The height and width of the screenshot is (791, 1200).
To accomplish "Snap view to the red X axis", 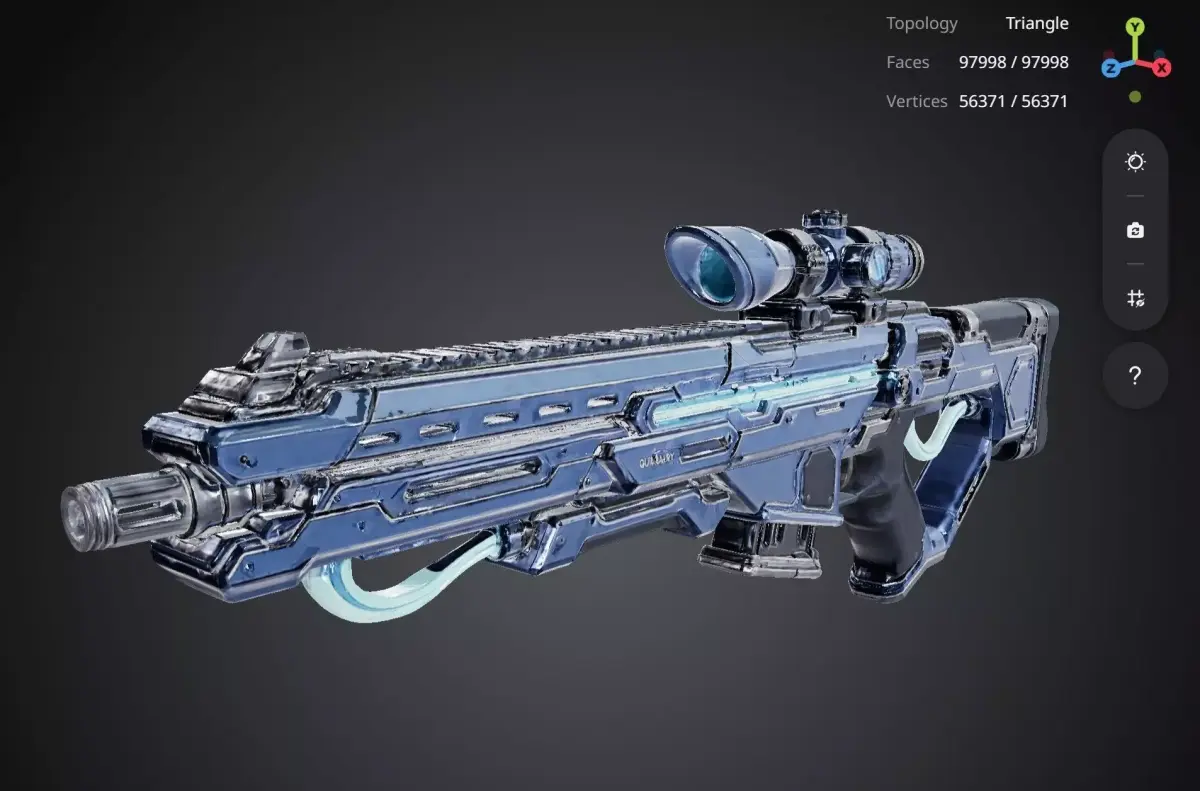I will click(1161, 68).
